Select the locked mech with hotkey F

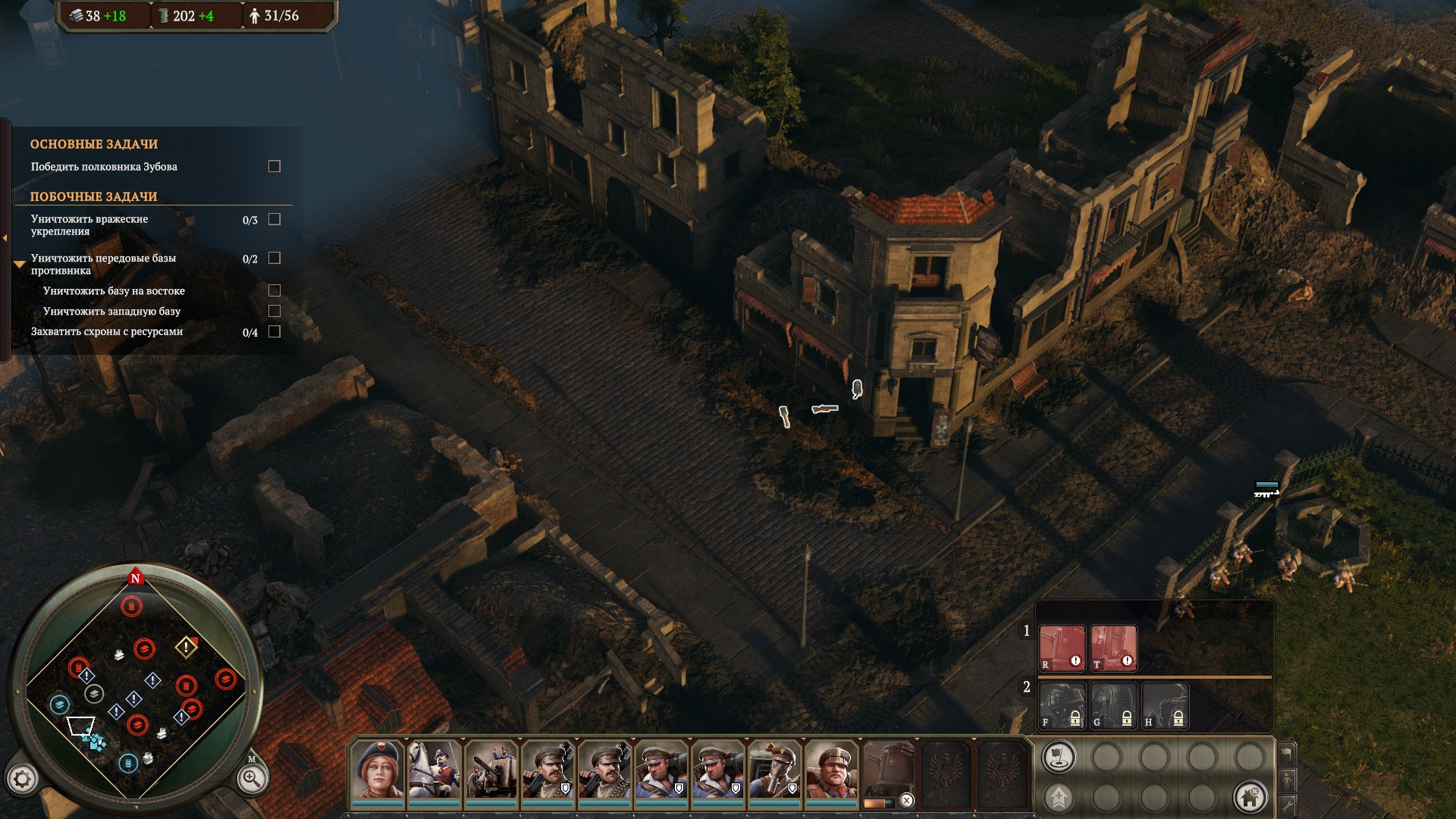[1062, 705]
